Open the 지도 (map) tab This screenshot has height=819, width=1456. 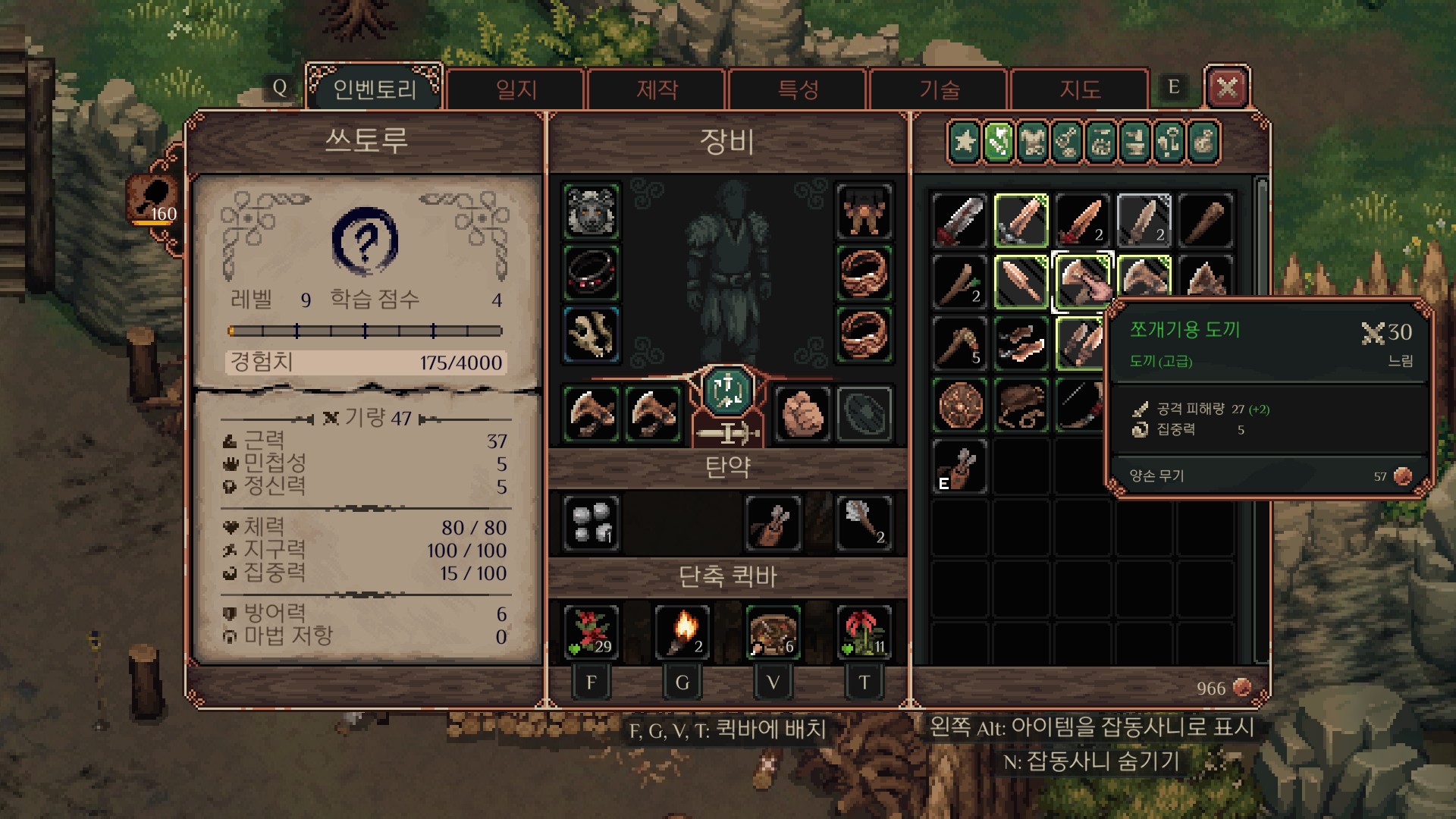(x=1080, y=89)
